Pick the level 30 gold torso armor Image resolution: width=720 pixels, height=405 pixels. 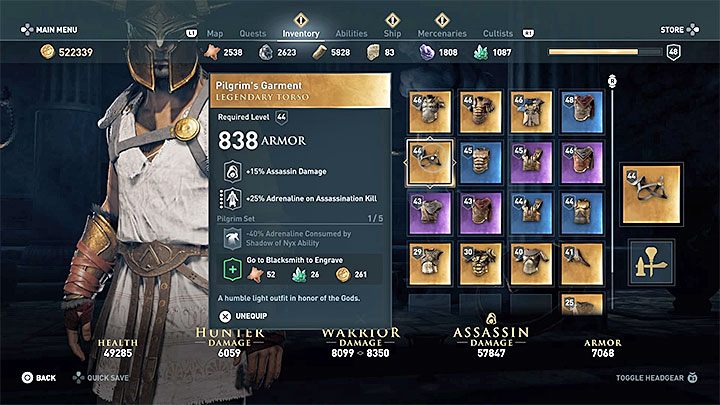click(480, 262)
